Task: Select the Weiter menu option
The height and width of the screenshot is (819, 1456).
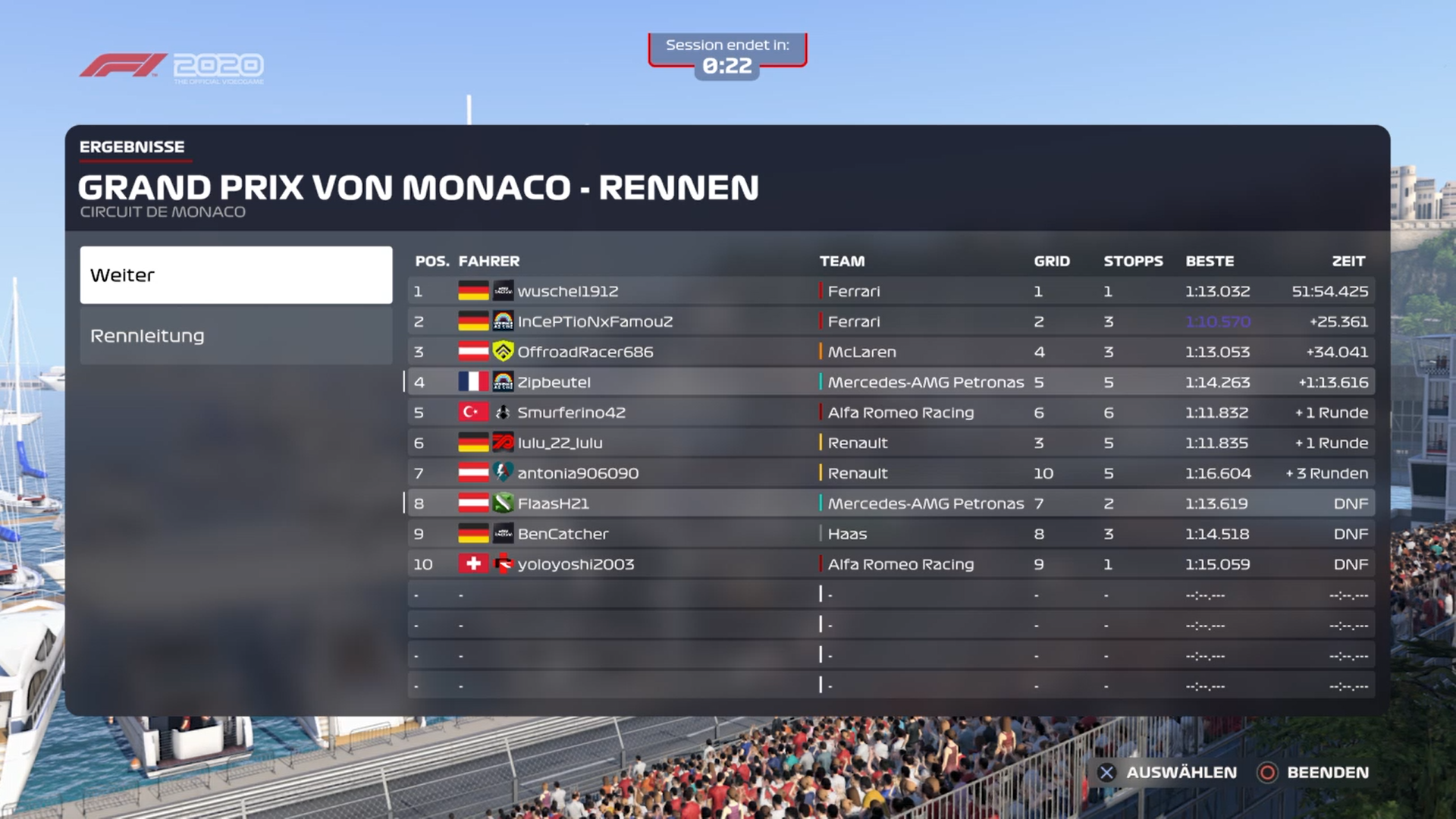Action: pyautogui.click(x=236, y=275)
